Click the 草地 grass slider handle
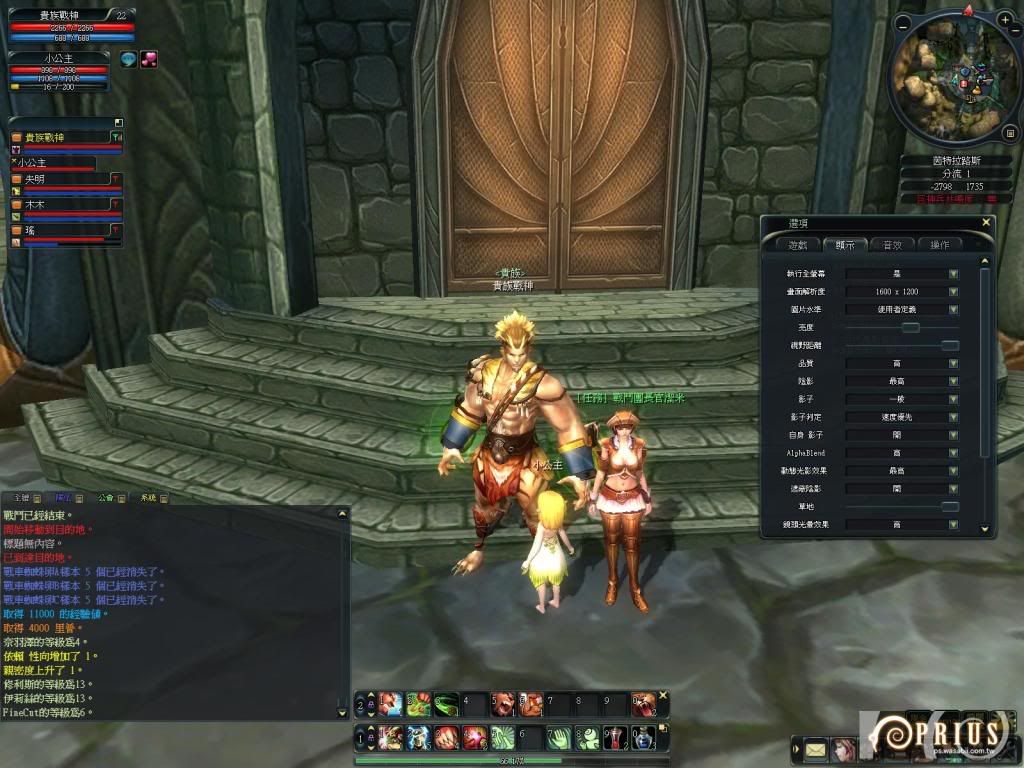 pos(949,507)
